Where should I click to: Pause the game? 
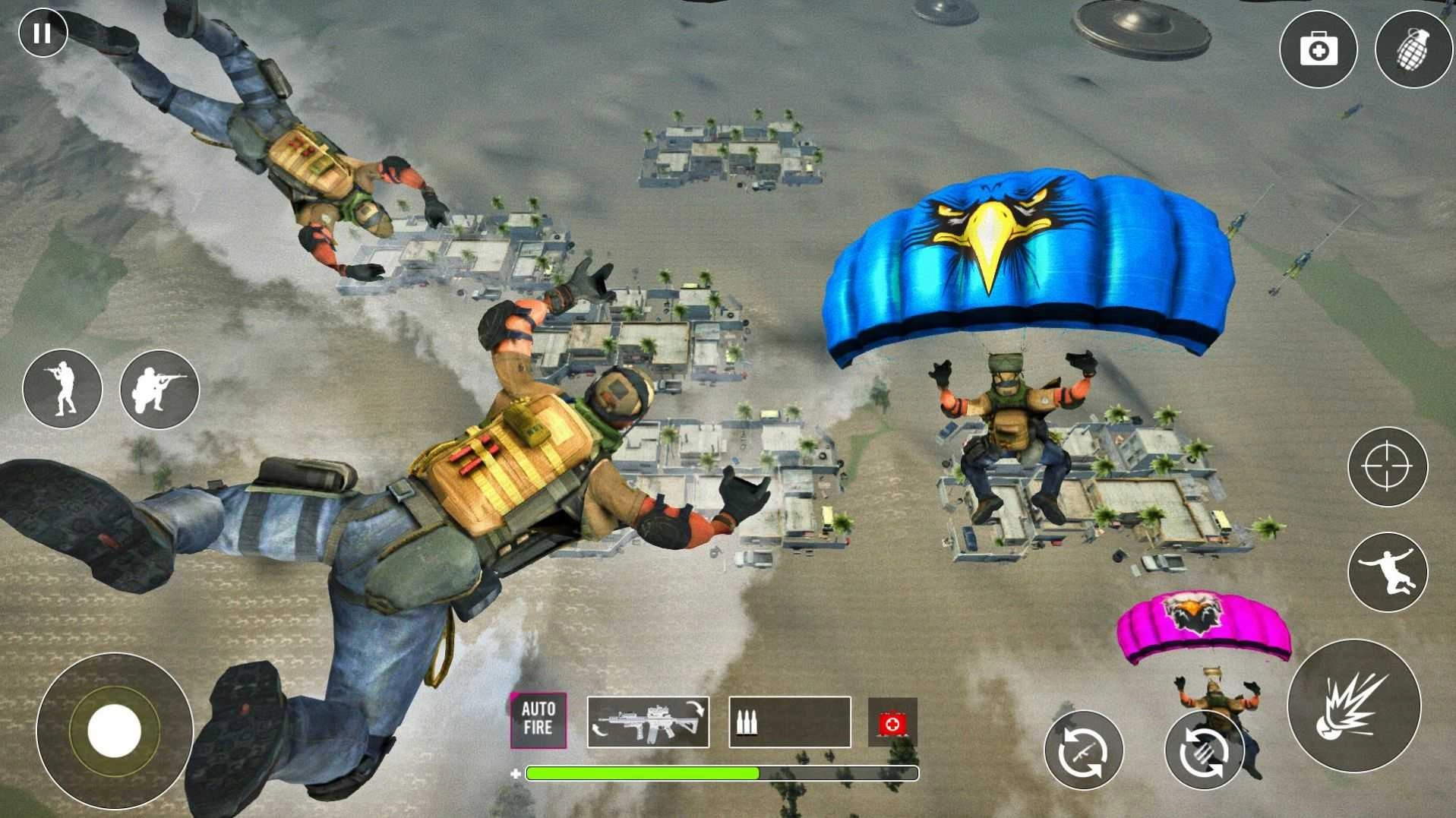[42, 33]
